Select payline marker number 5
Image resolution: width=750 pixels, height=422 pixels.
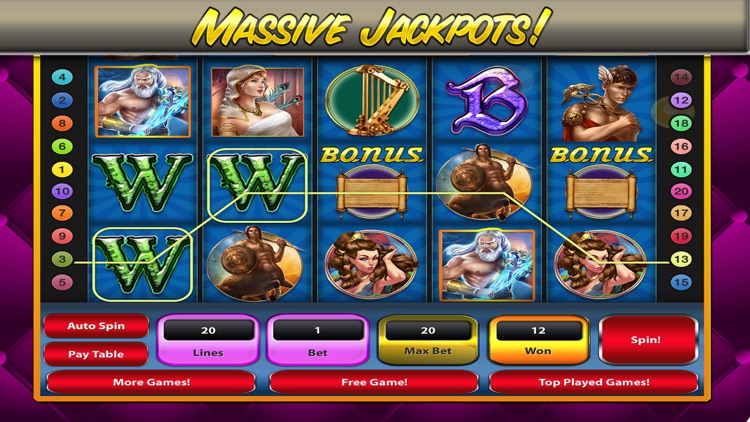(x=62, y=282)
